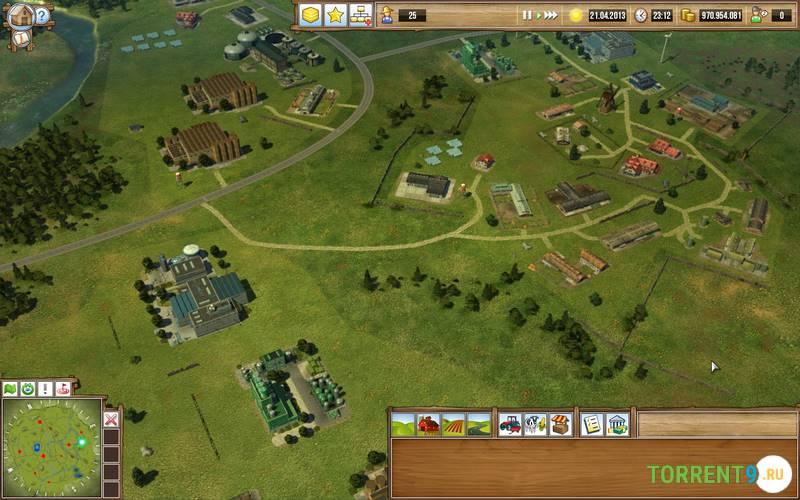Select the plowed field category
Screen dimensions: 800x500
(x=453, y=424)
